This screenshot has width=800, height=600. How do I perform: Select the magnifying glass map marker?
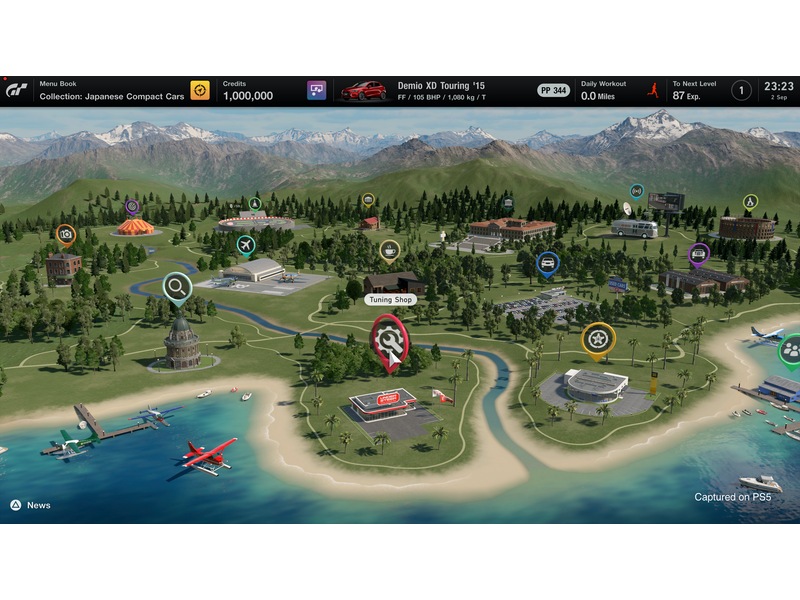(177, 288)
